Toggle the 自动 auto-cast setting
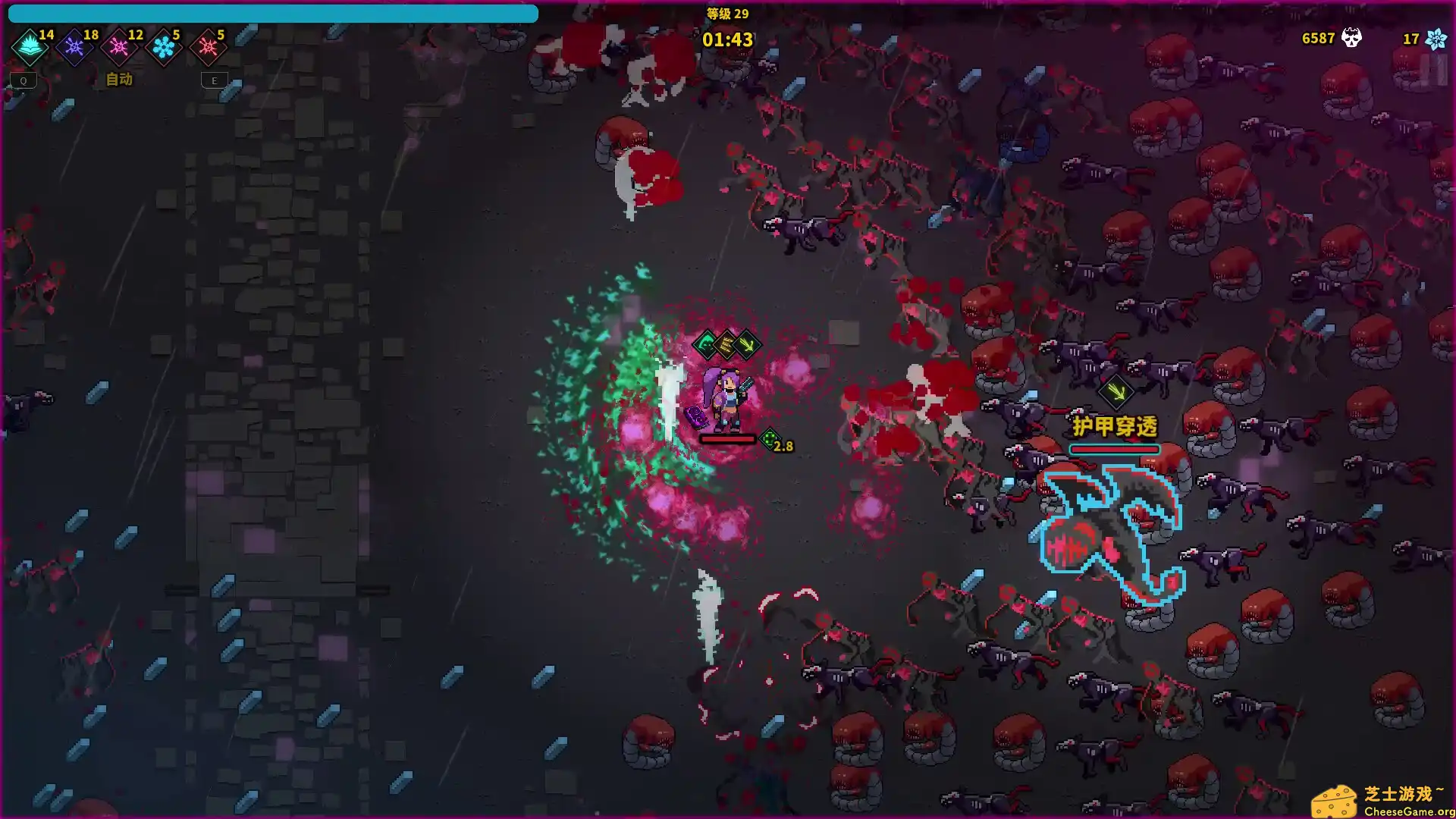Screen dimensions: 1456x819 [x=118, y=80]
